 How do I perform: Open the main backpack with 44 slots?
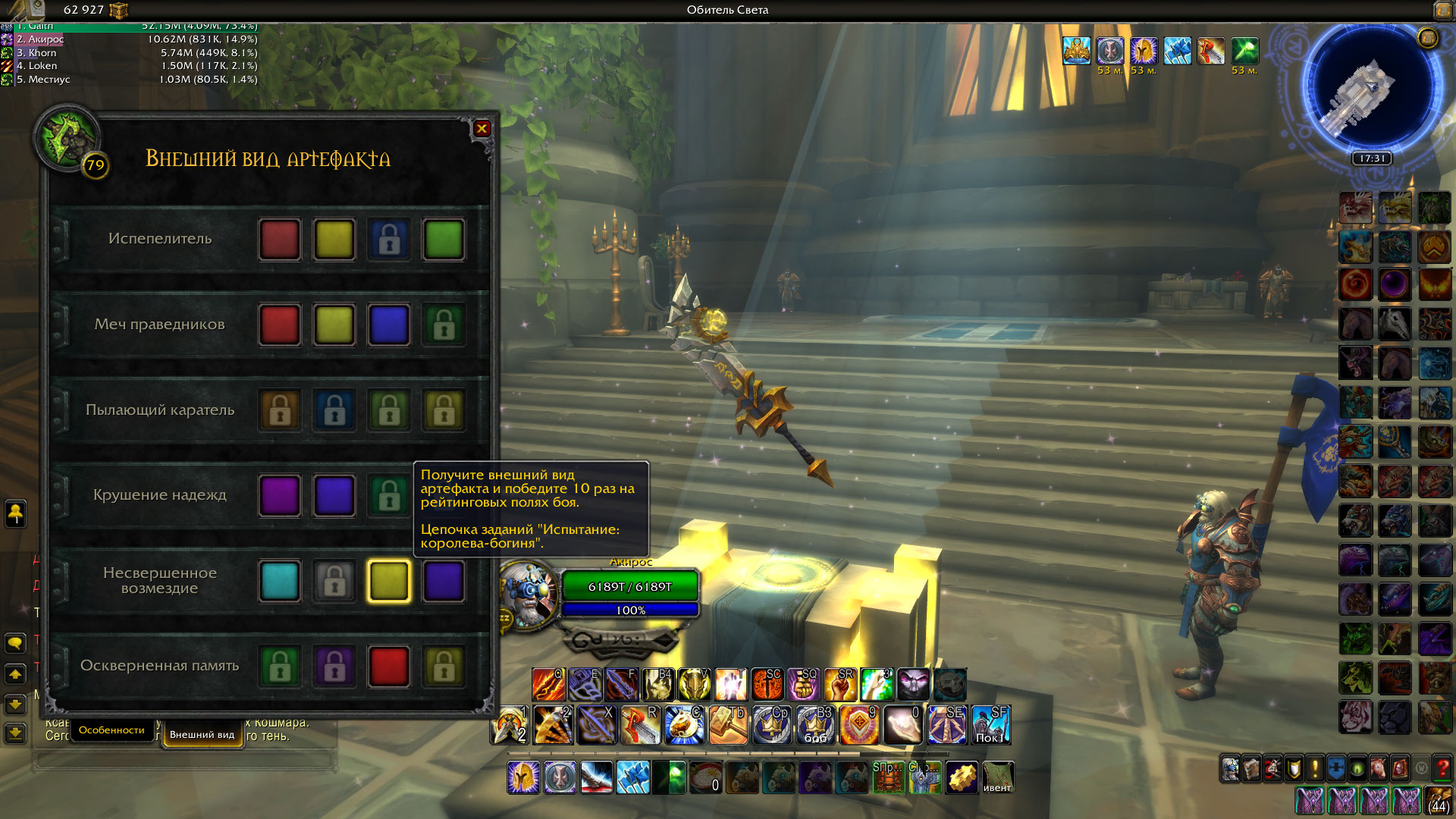[1439, 800]
